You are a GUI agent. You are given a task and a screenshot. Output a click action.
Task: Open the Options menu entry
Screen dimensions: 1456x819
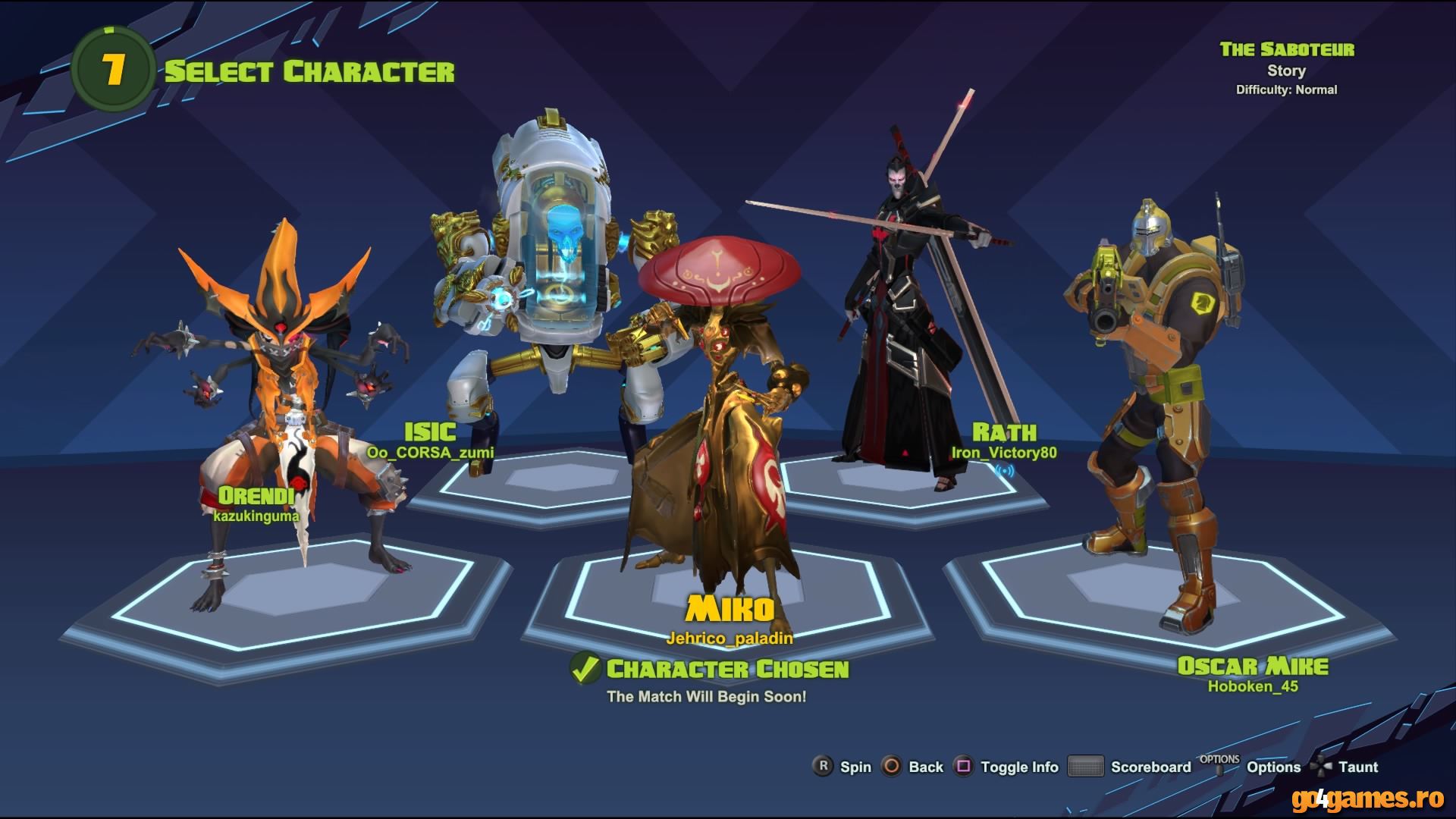click(x=1274, y=767)
